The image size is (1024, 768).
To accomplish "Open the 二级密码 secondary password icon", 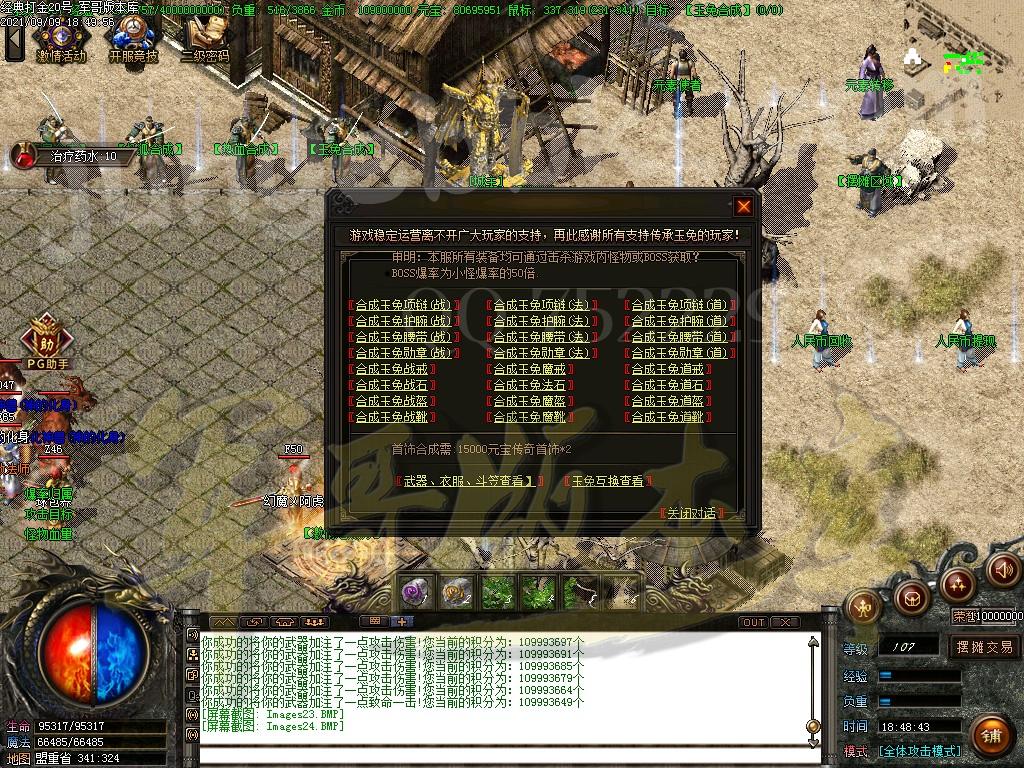I will pos(205,38).
